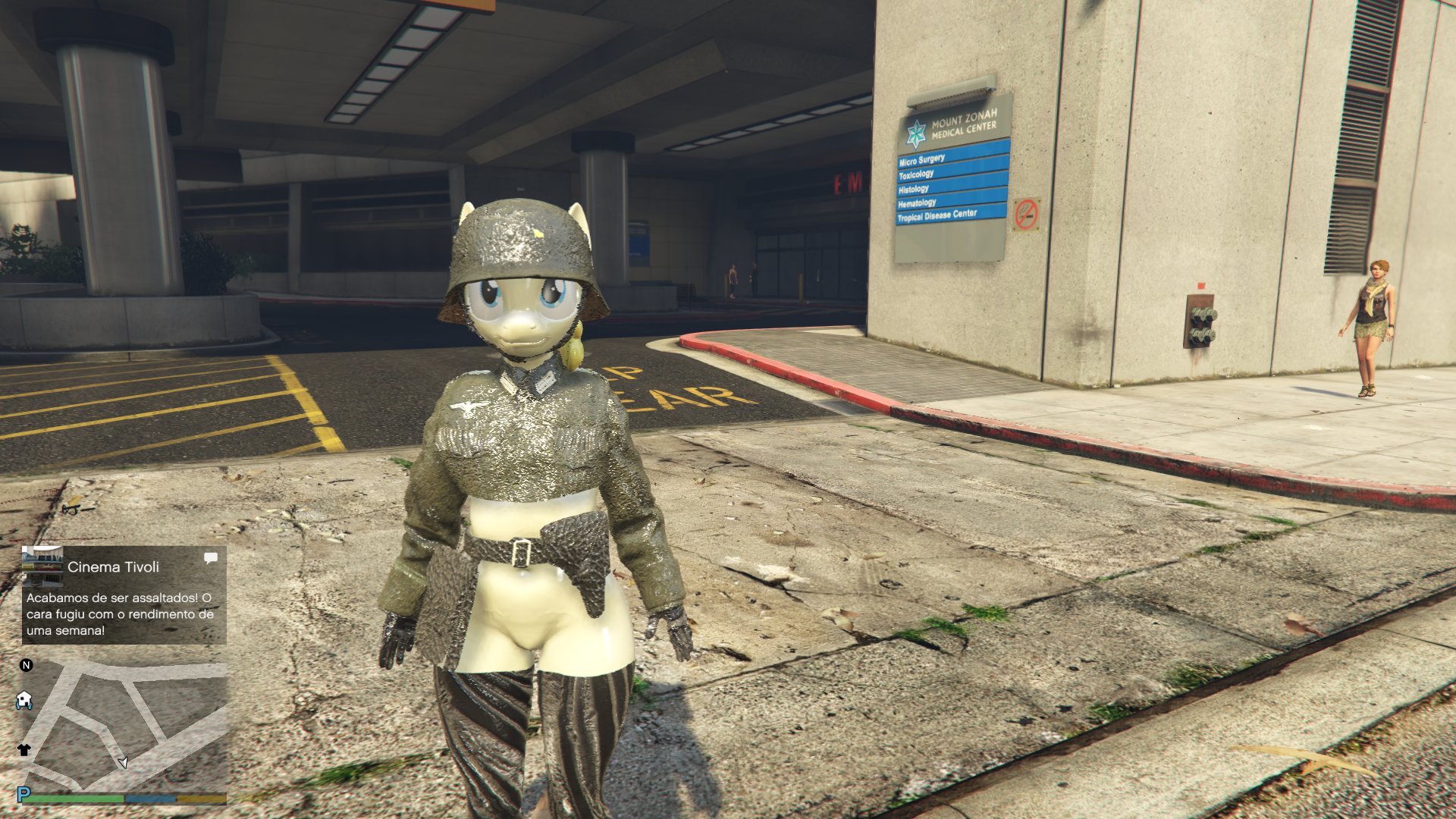The width and height of the screenshot is (1456, 819).
Task: Click the north compass marker on minimap
Action: click(x=27, y=665)
